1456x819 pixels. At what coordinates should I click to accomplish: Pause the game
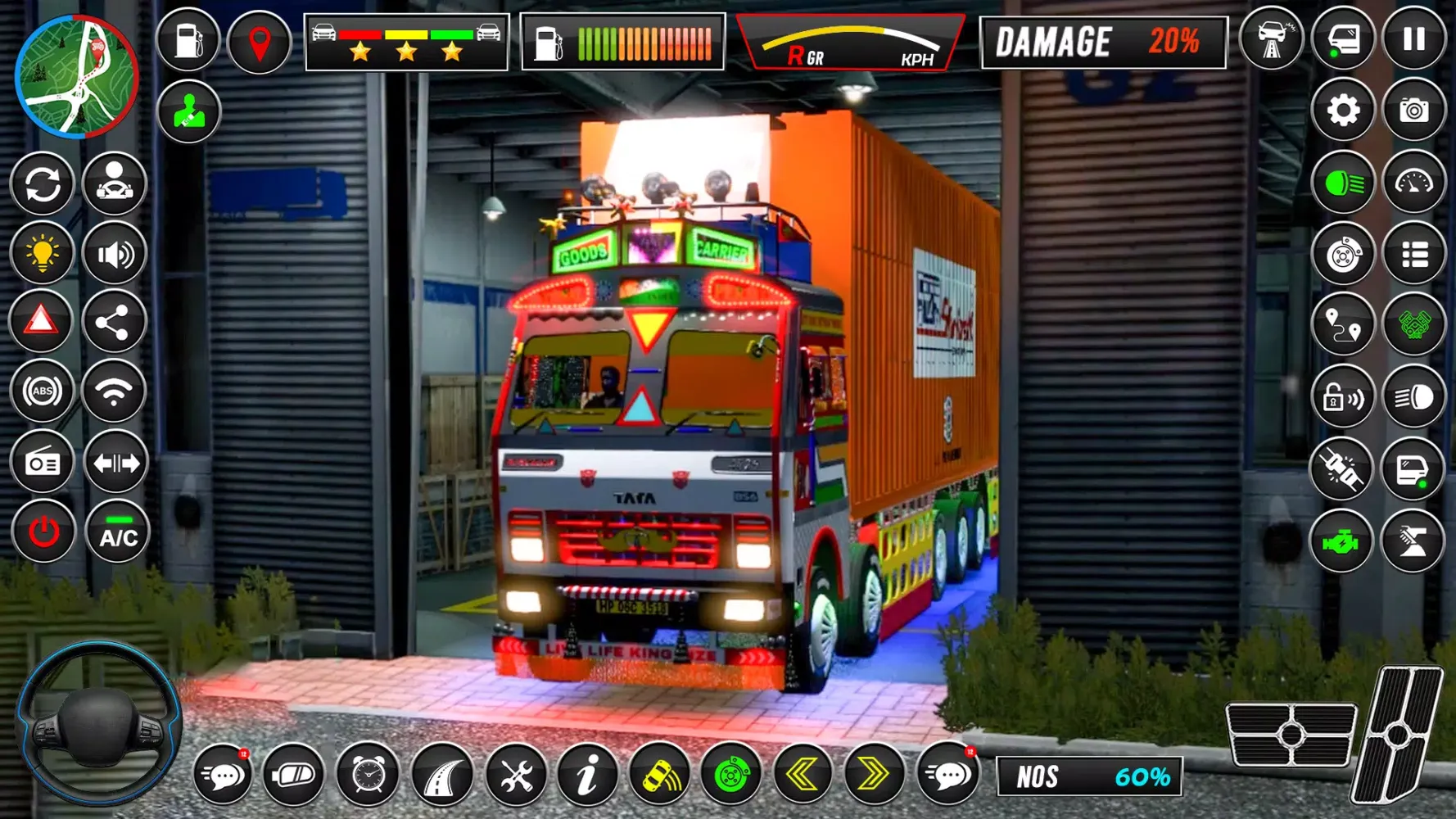pyautogui.click(x=1414, y=39)
